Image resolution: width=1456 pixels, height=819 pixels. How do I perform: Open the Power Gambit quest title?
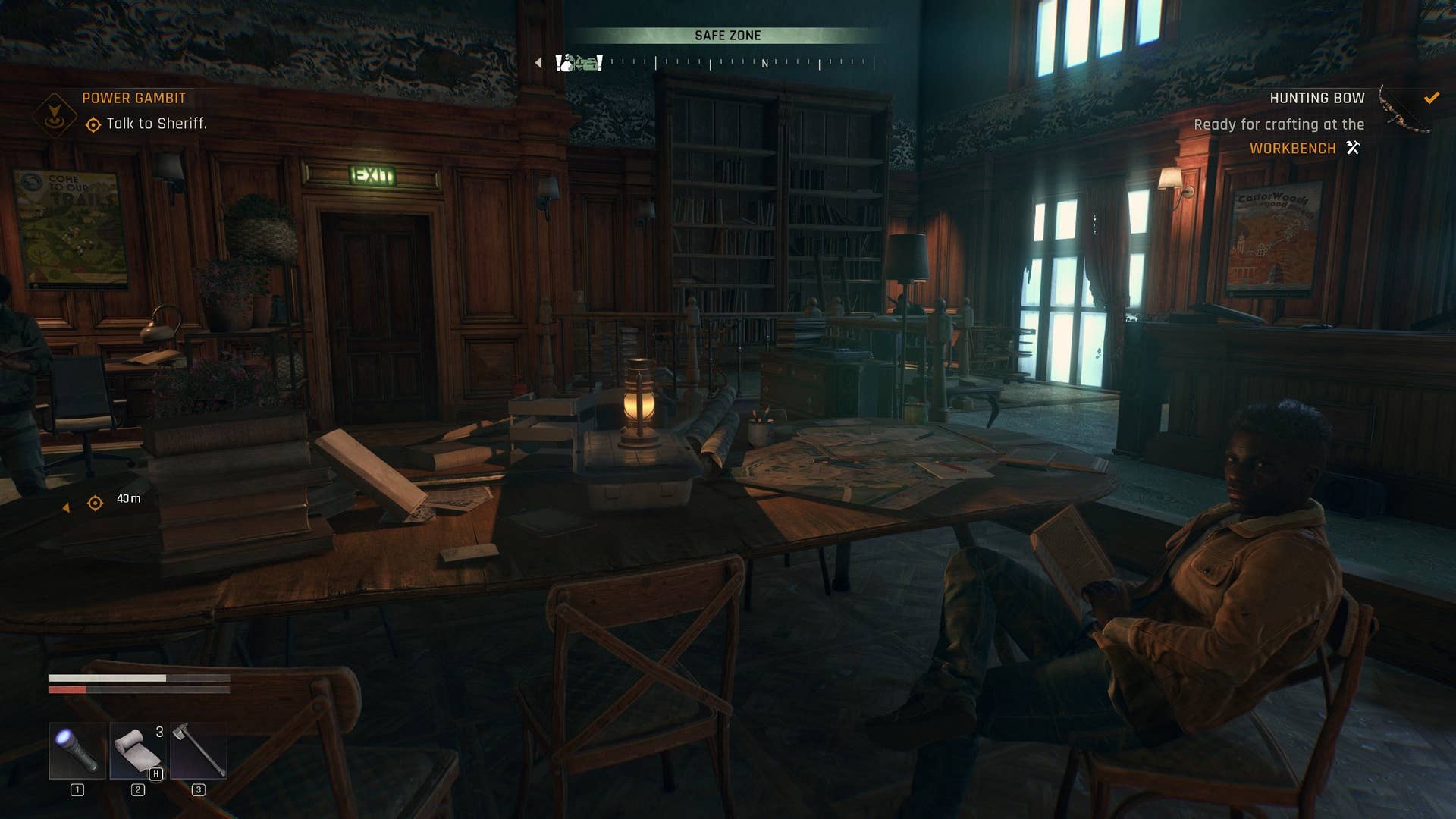pos(135,98)
